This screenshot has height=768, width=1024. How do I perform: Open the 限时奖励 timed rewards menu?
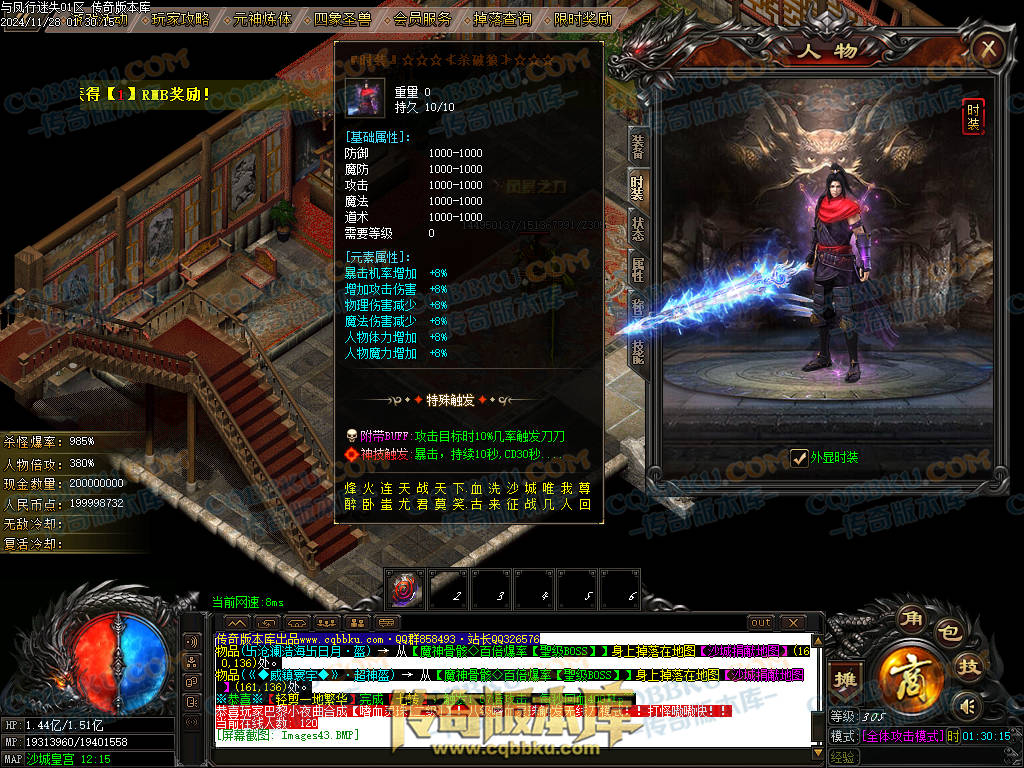pyautogui.click(x=582, y=18)
